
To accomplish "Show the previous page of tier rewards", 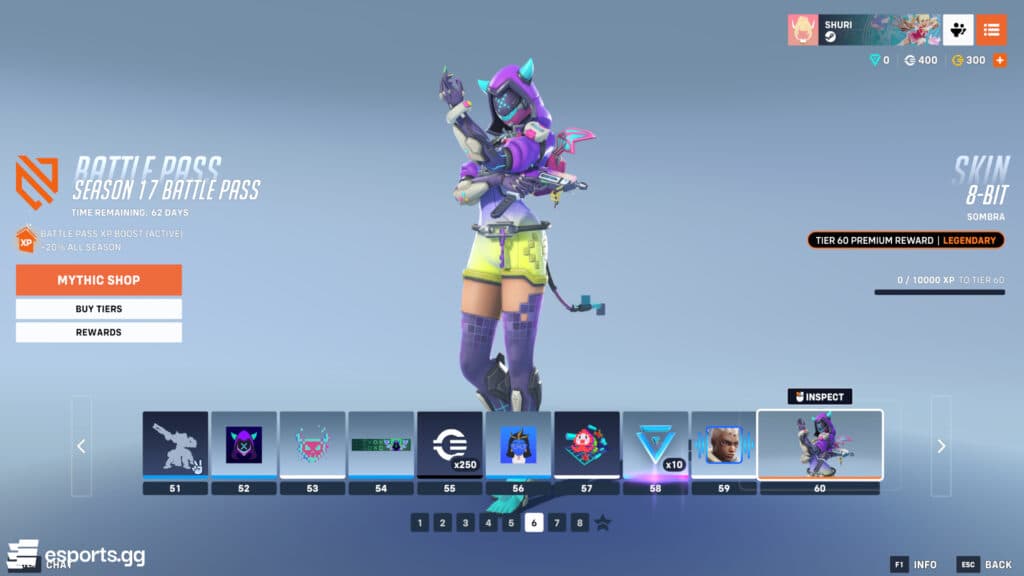I will [x=81, y=446].
